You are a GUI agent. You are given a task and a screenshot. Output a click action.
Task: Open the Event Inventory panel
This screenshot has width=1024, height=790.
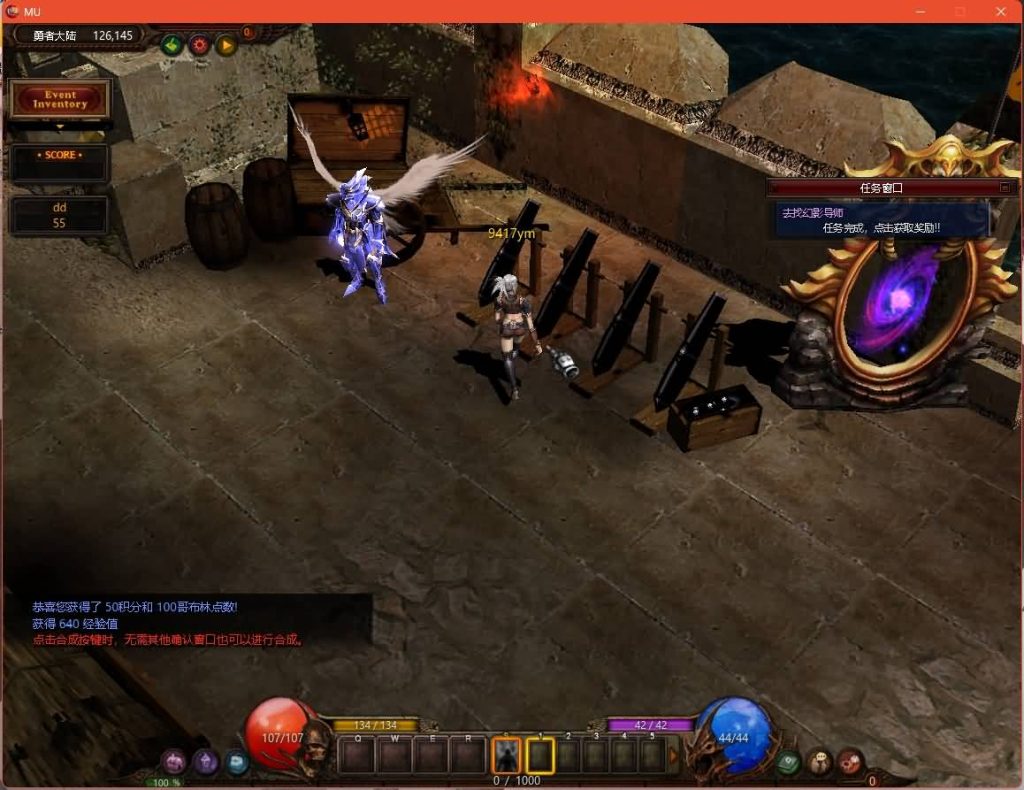(x=60, y=99)
